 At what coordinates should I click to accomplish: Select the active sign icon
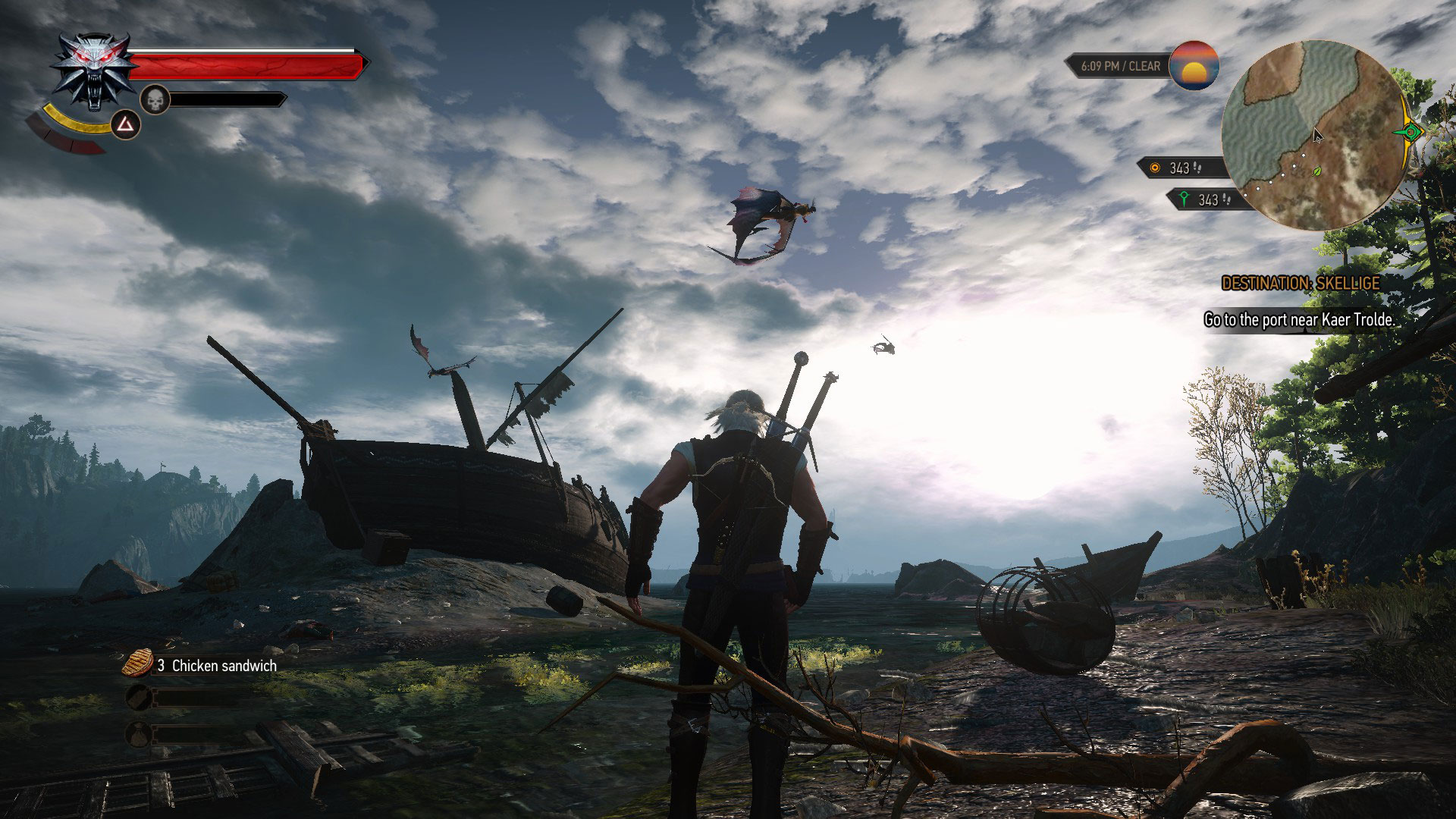coord(126,124)
